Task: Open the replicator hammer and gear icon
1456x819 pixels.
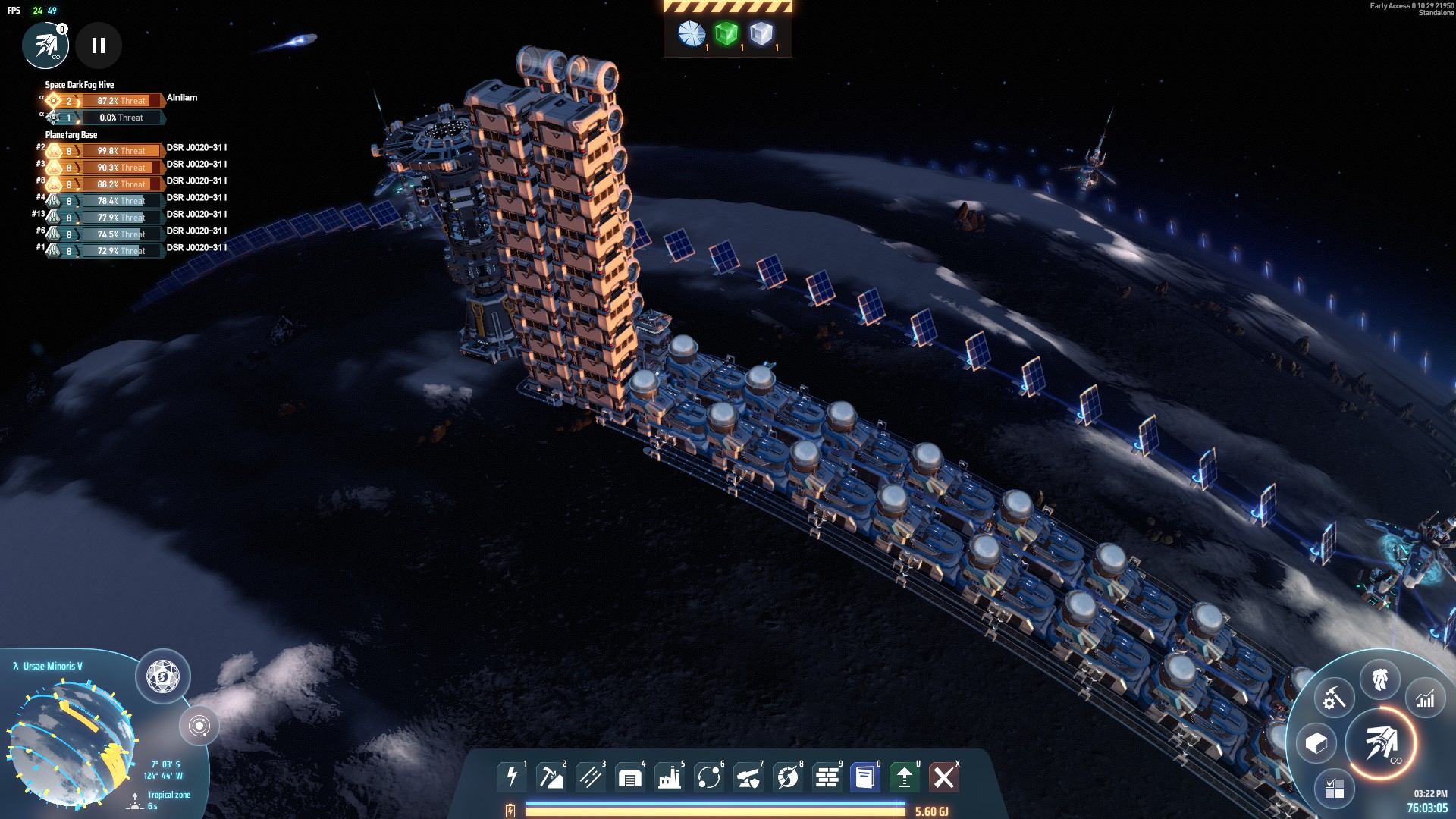Action: 1334,697
